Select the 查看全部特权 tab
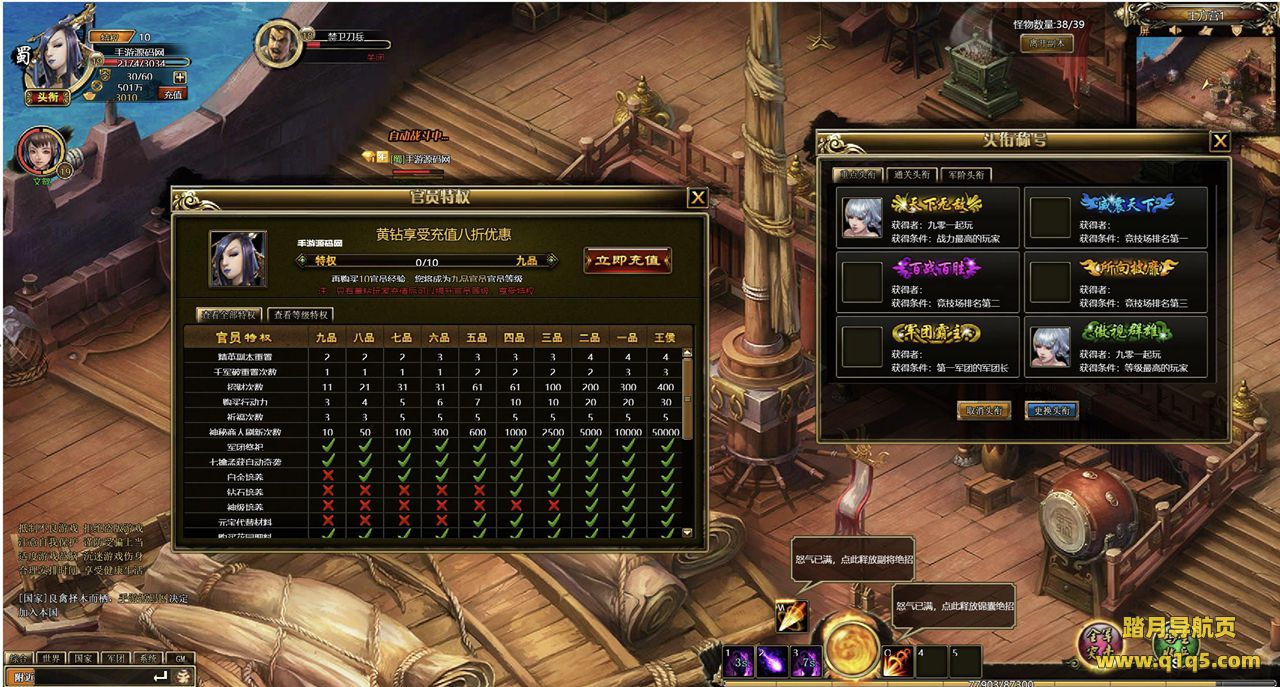The width and height of the screenshot is (1280, 687). pyautogui.click(x=230, y=314)
